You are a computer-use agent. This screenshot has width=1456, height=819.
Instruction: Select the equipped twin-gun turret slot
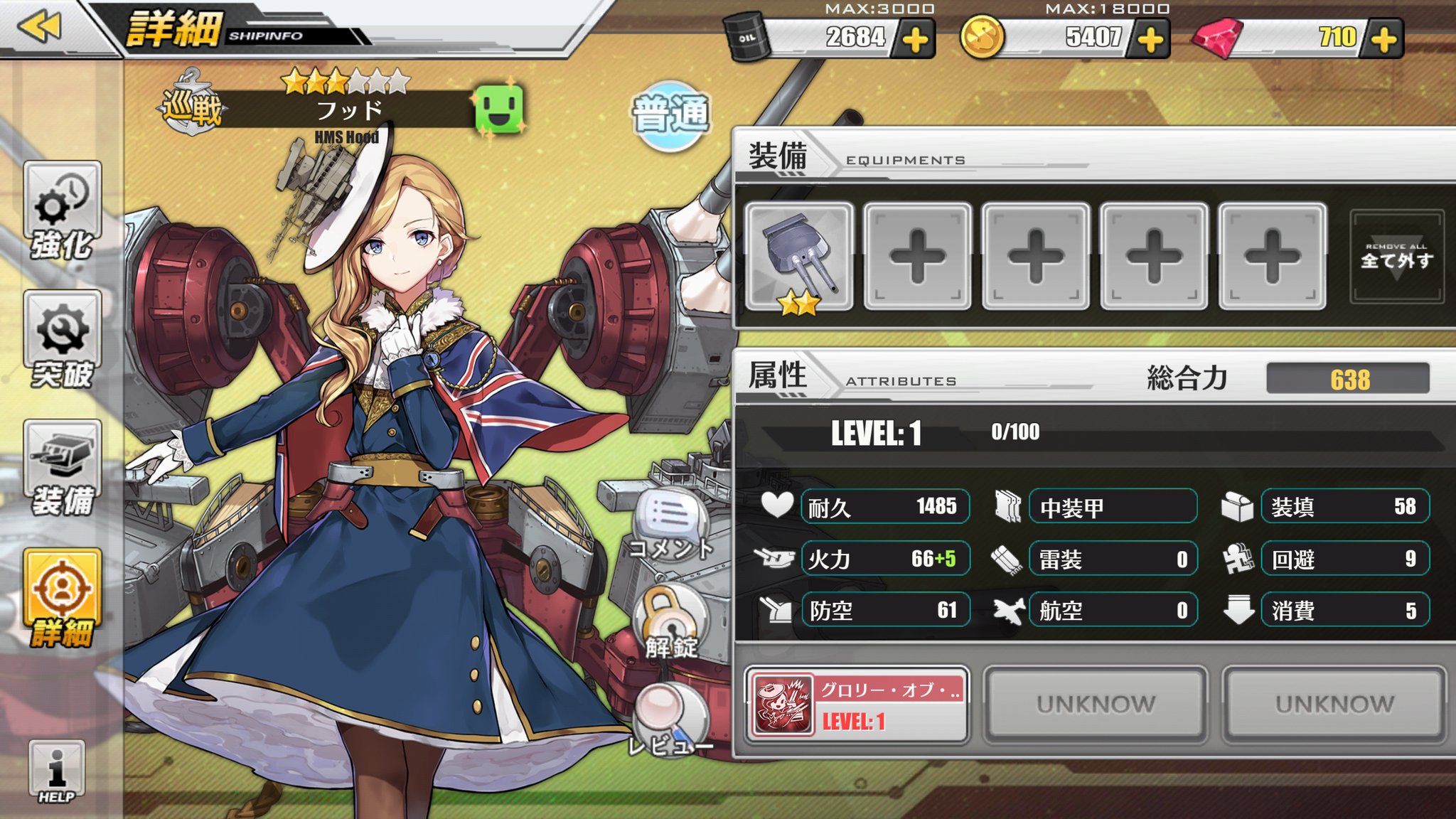(x=800, y=257)
